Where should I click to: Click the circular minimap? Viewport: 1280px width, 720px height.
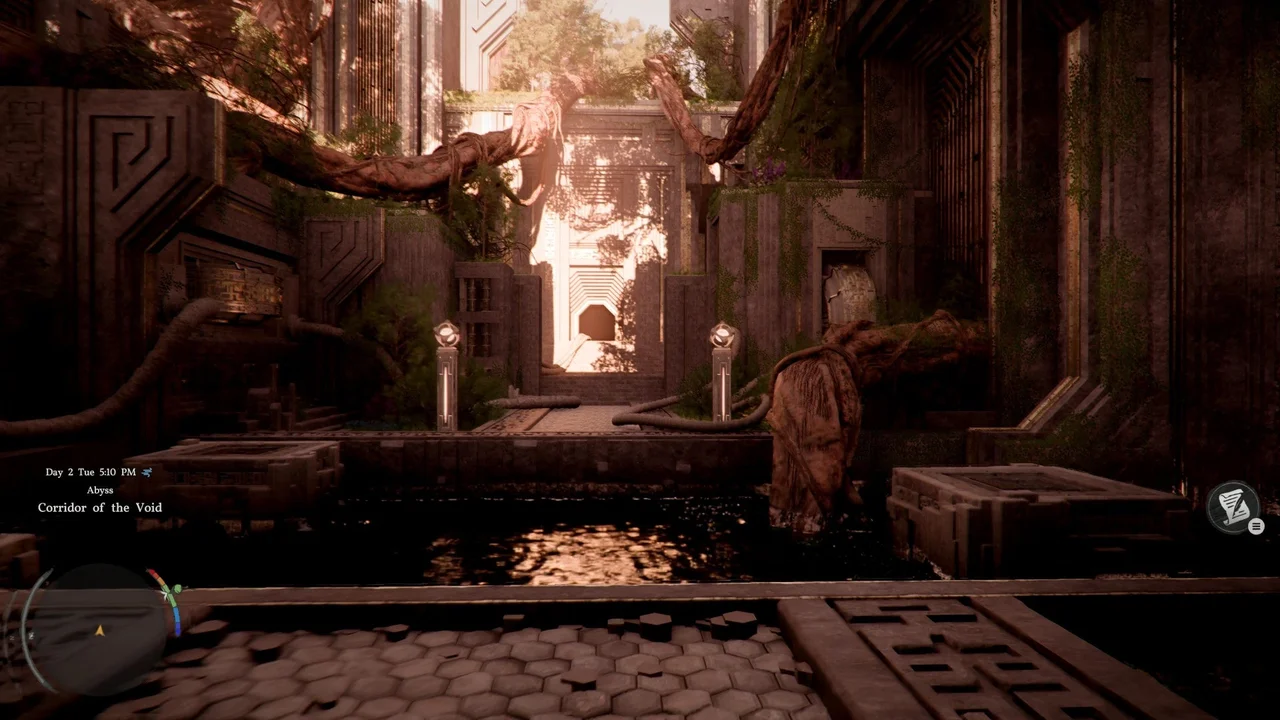(100, 628)
